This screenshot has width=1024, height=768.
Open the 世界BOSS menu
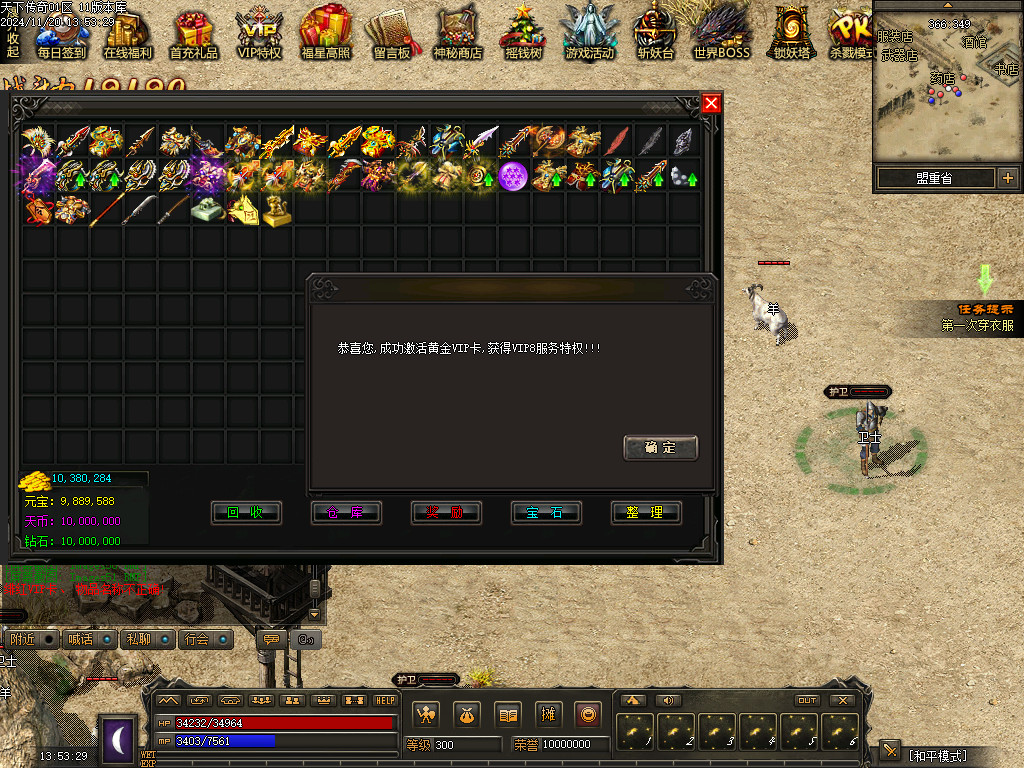click(721, 34)
